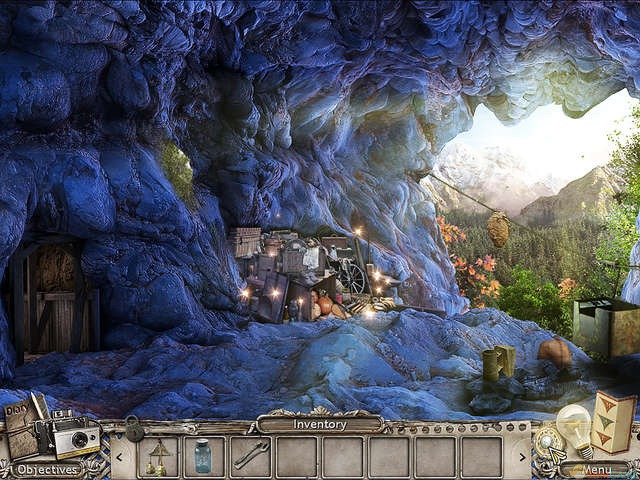Open the camera photo album

[x=76, y=436]
